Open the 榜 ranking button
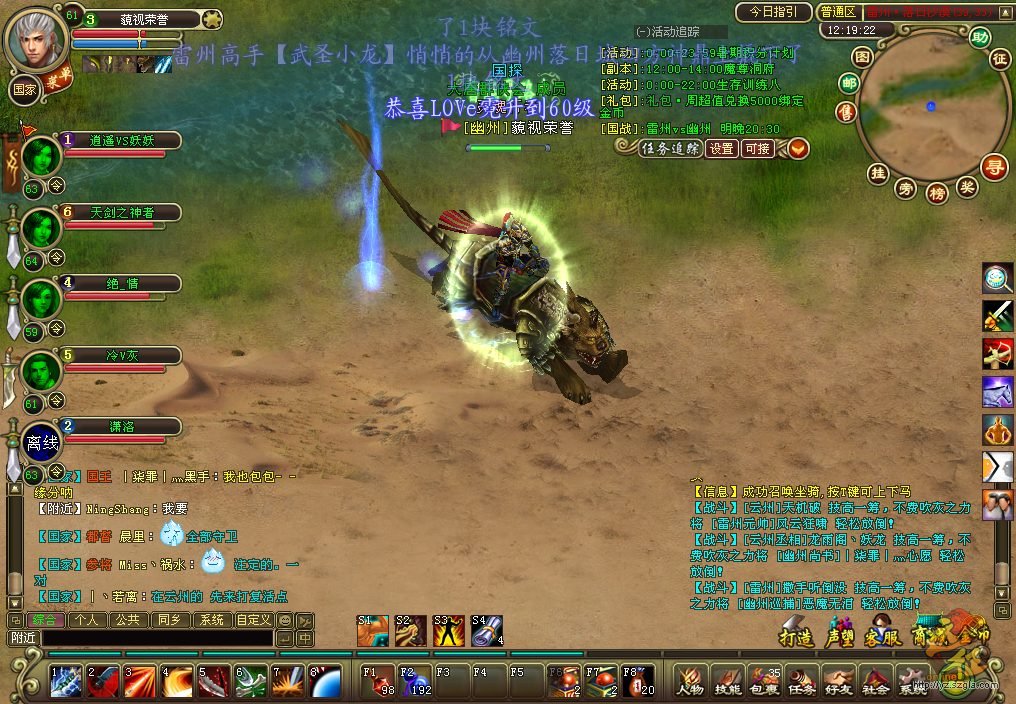1016x704 pixels. (x=937, y=192)
